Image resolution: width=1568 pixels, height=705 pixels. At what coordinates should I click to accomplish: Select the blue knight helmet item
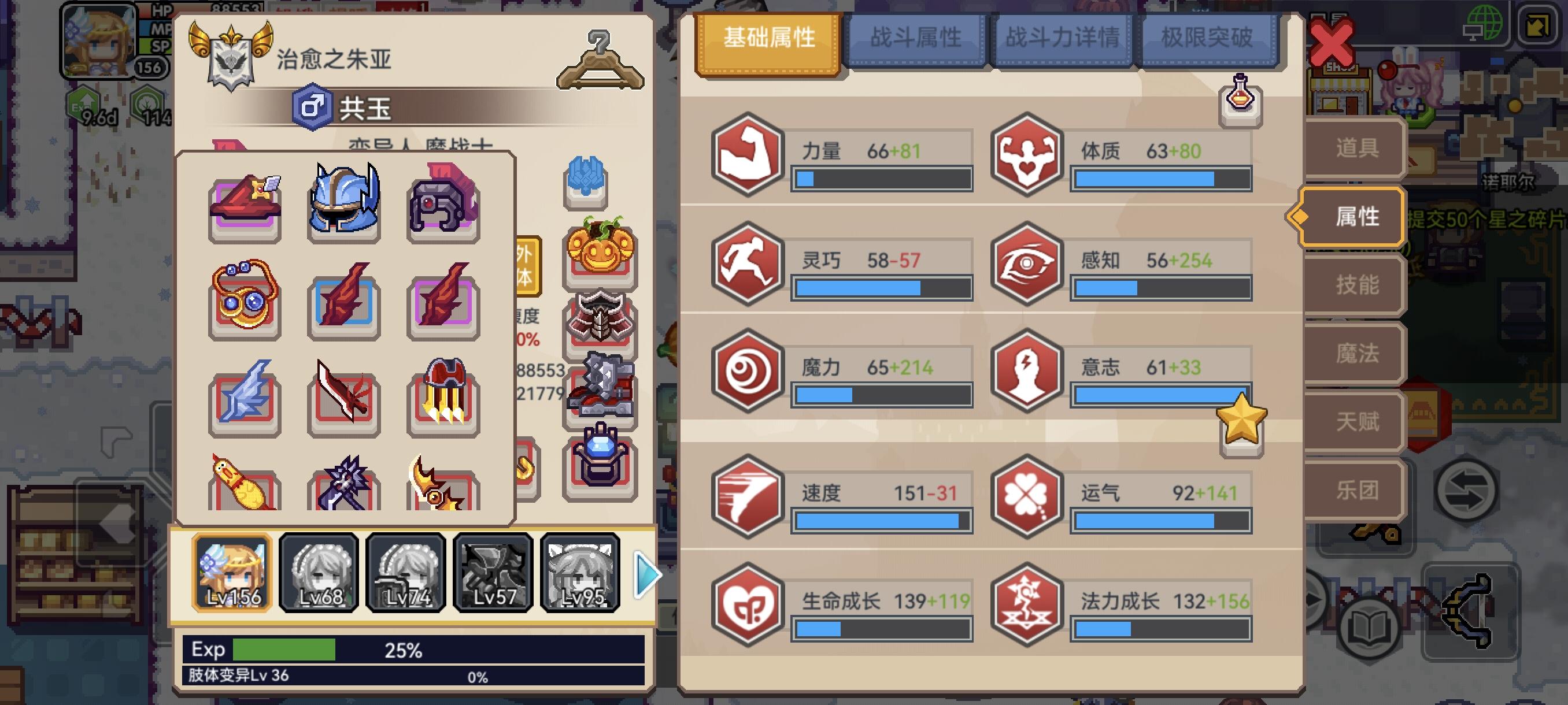(343, 201)
